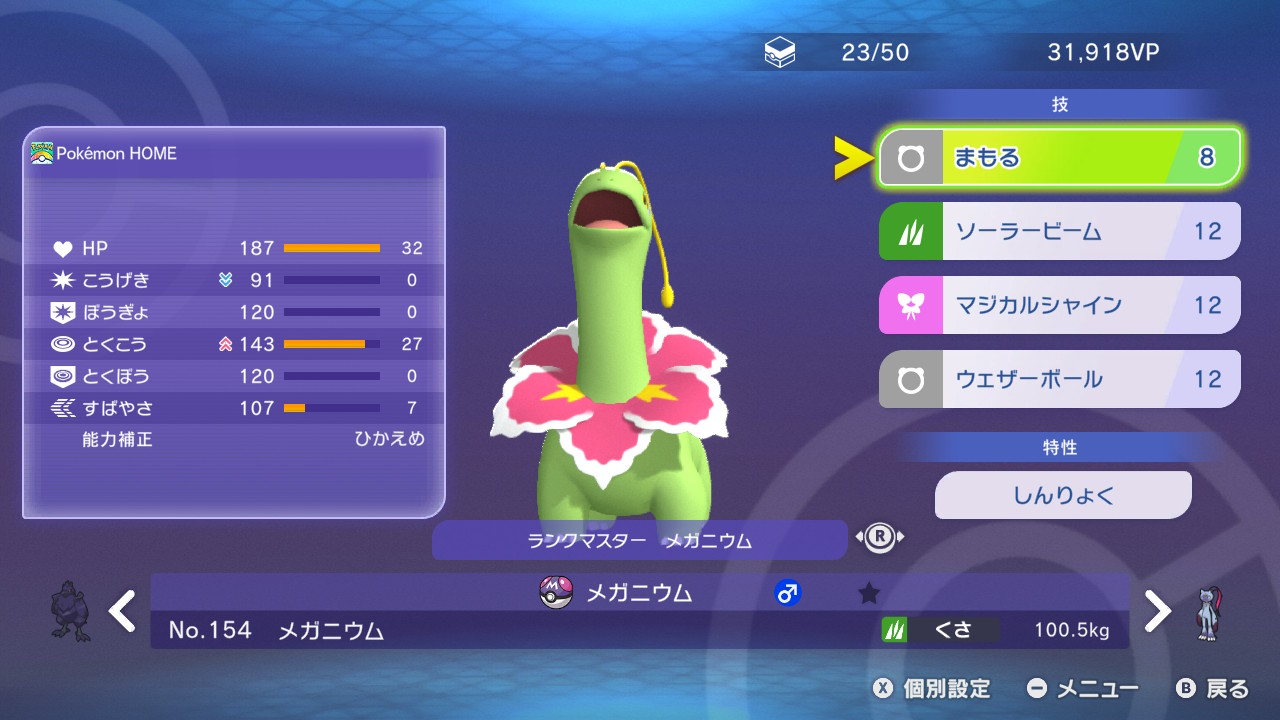Go to the next Pokémon with right arrow
This screenshot has width=1280, height=720.
pos(1156,611)
